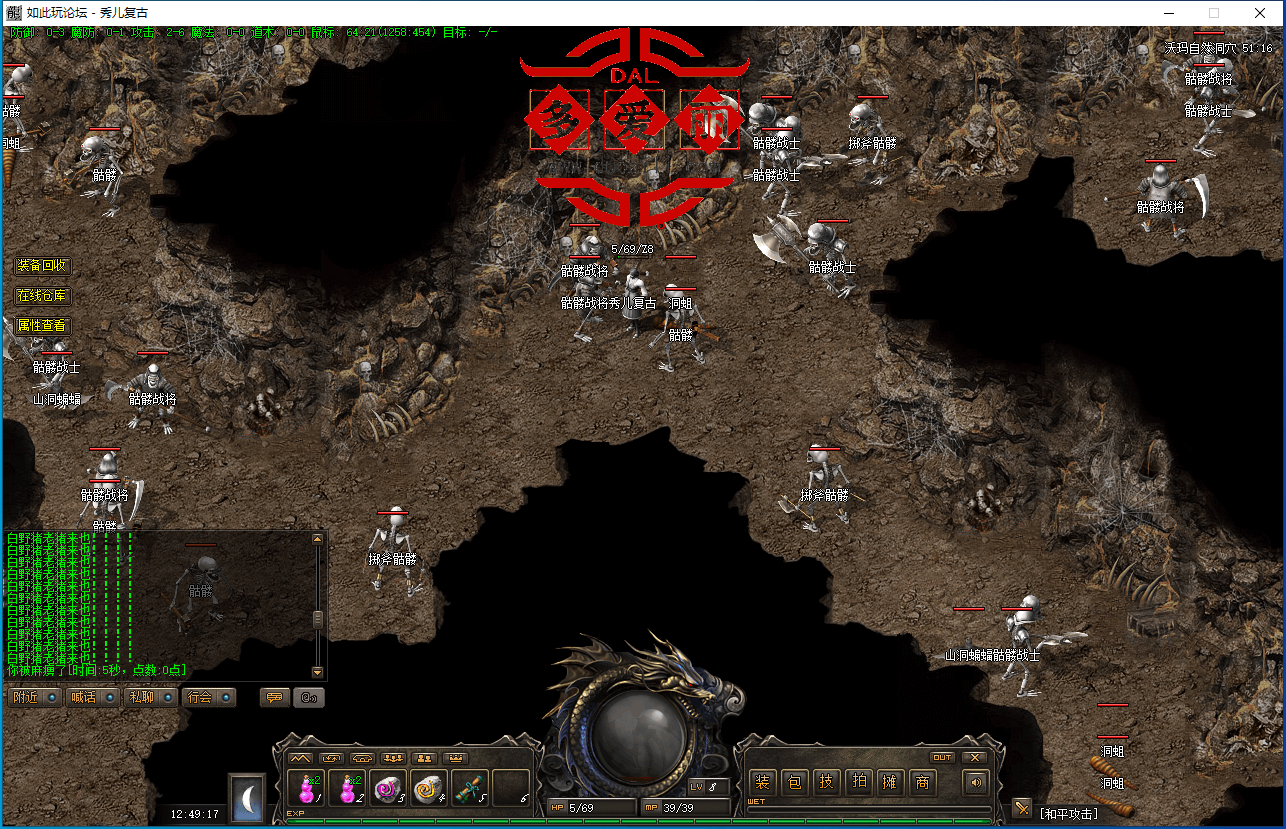Use the pink potion in hotbar slot 1
The height and width of the screenshot is (829, 1286).
305,788
